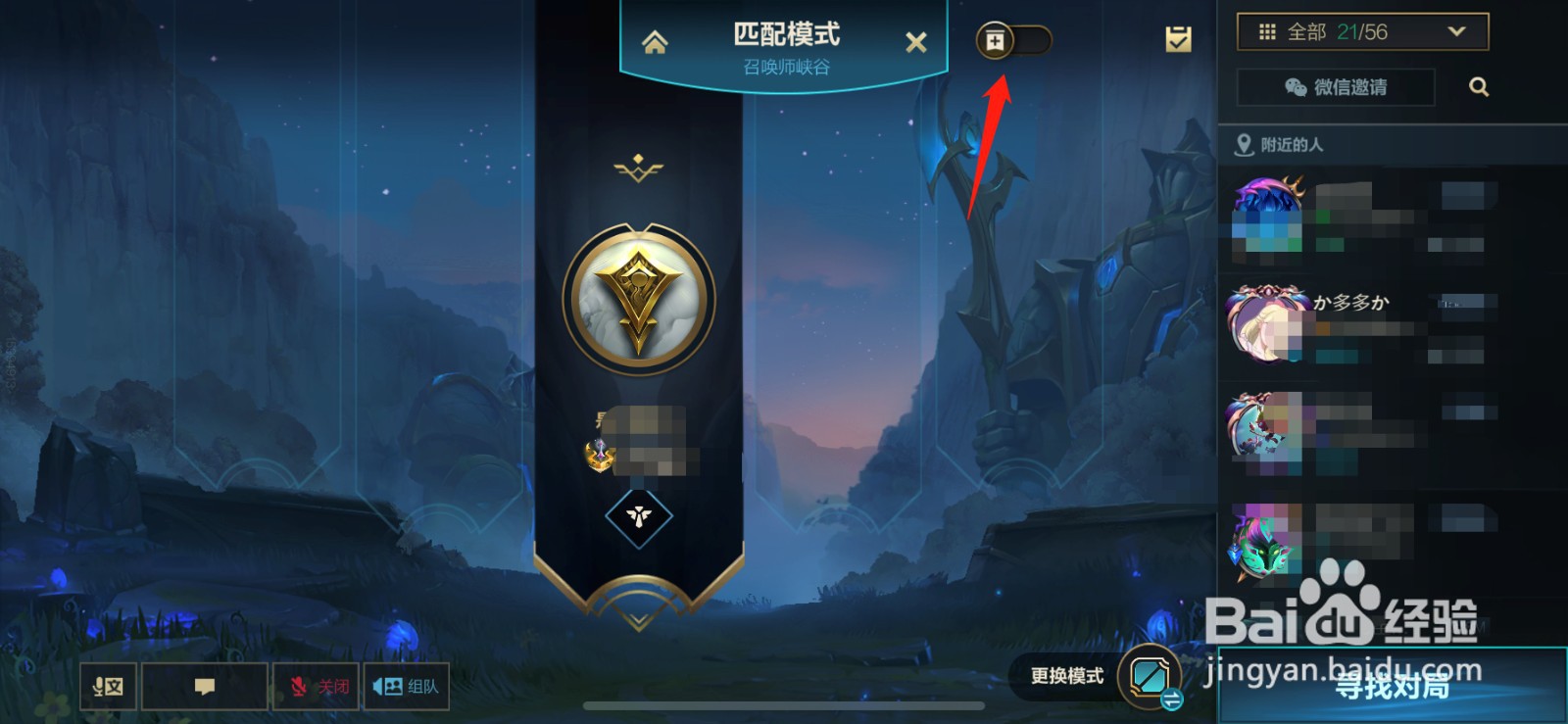
Task: Select the voice translation microphone icon
Action: click(108, 687)
